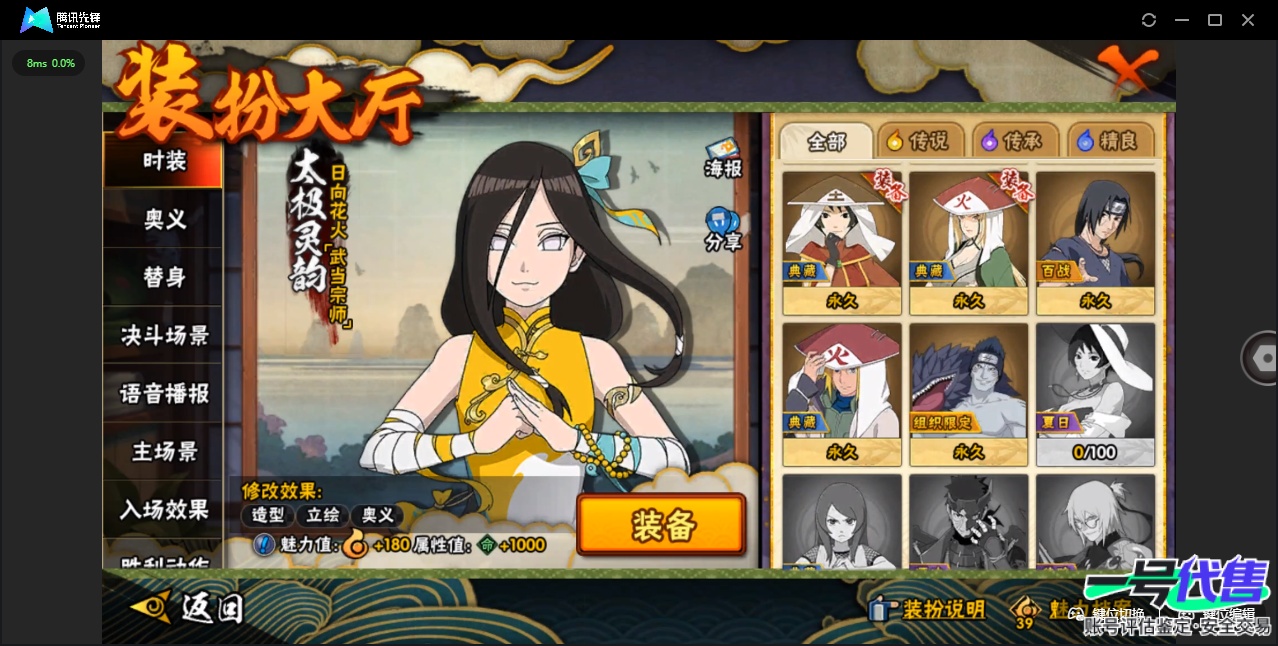1278x646 pixels.
Task: Switch to the 传承 costume tab
Action: pyautogui.click(x=1013, y=141)
